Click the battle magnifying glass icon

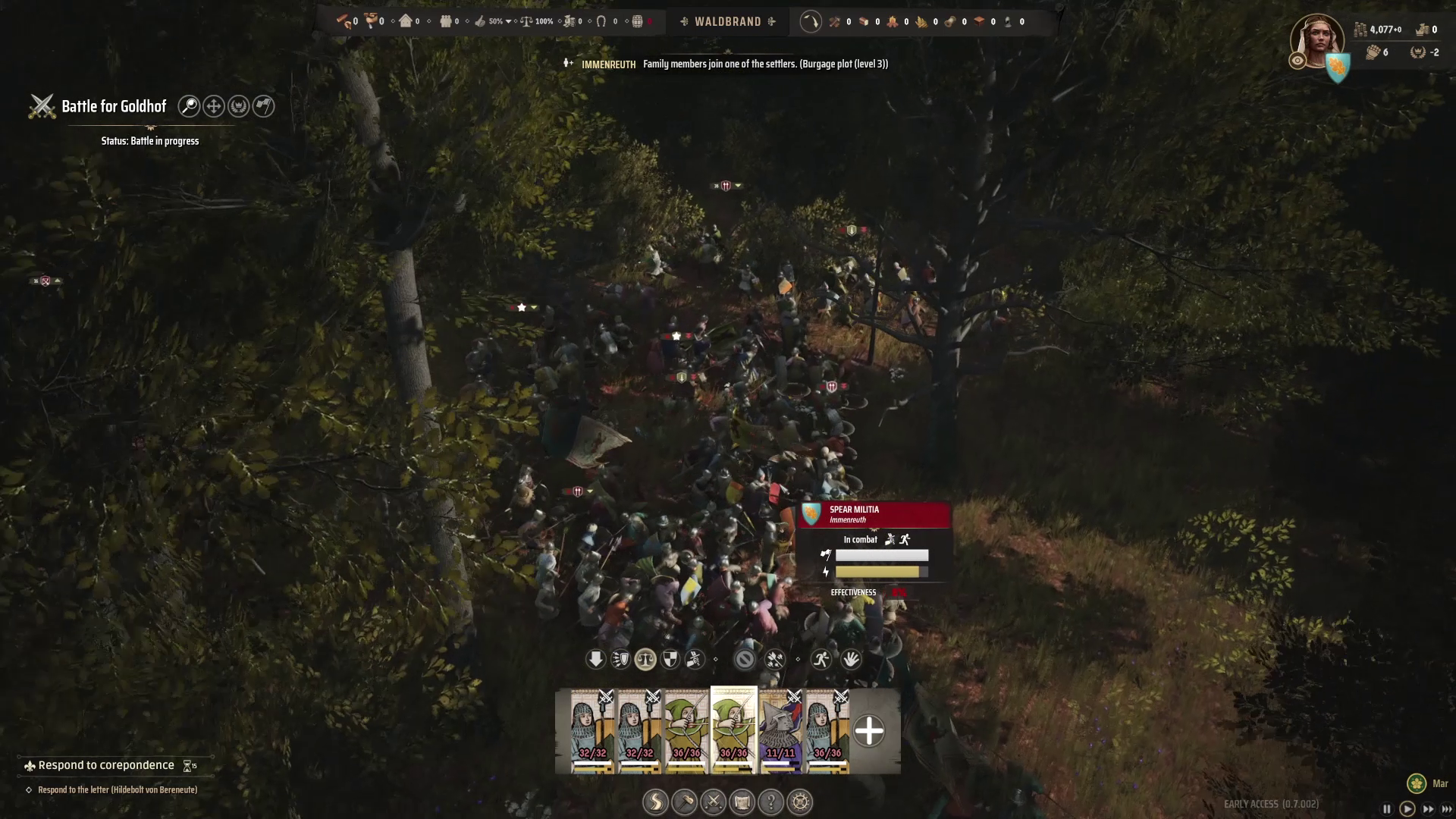point(189,106)
